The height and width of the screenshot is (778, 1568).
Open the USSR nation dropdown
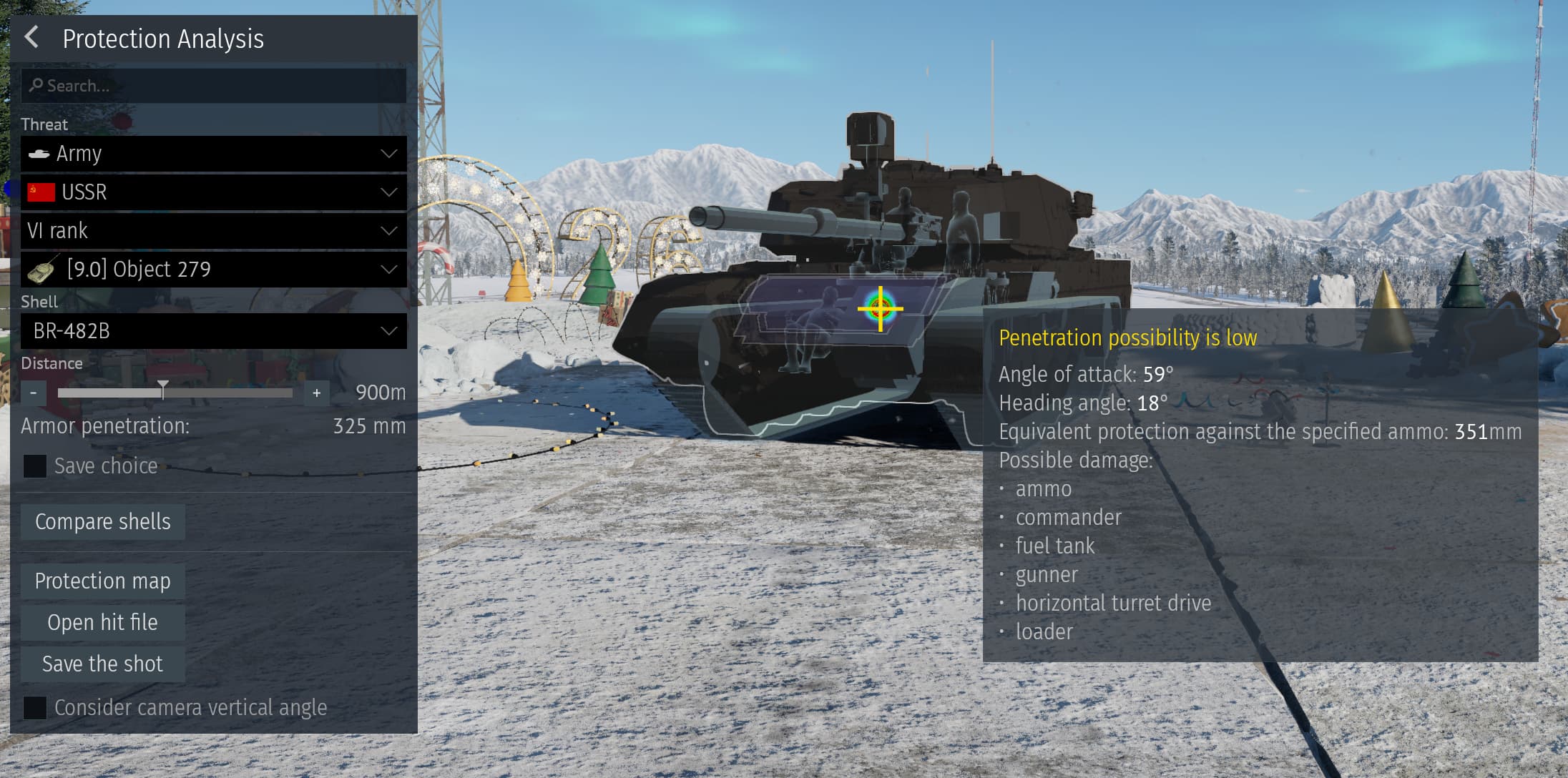click(213, 192)
